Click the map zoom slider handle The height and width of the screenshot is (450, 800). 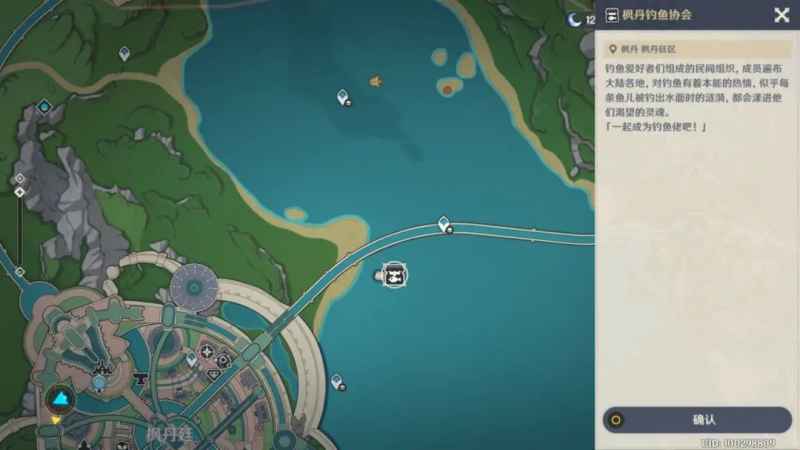pyautogui.click(x=19, y=191)
